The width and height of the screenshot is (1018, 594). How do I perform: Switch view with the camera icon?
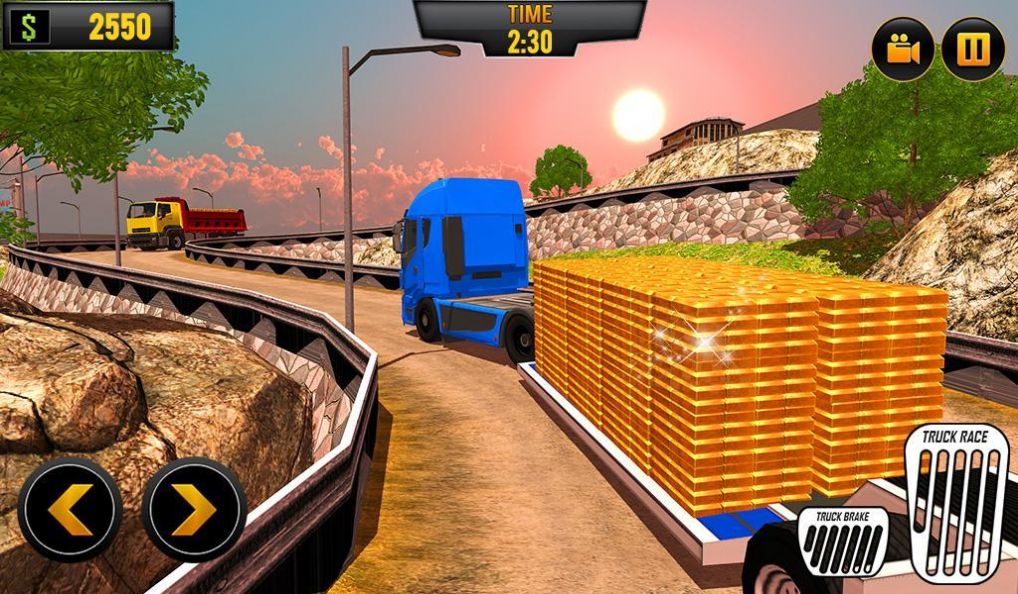pos(902,49)
